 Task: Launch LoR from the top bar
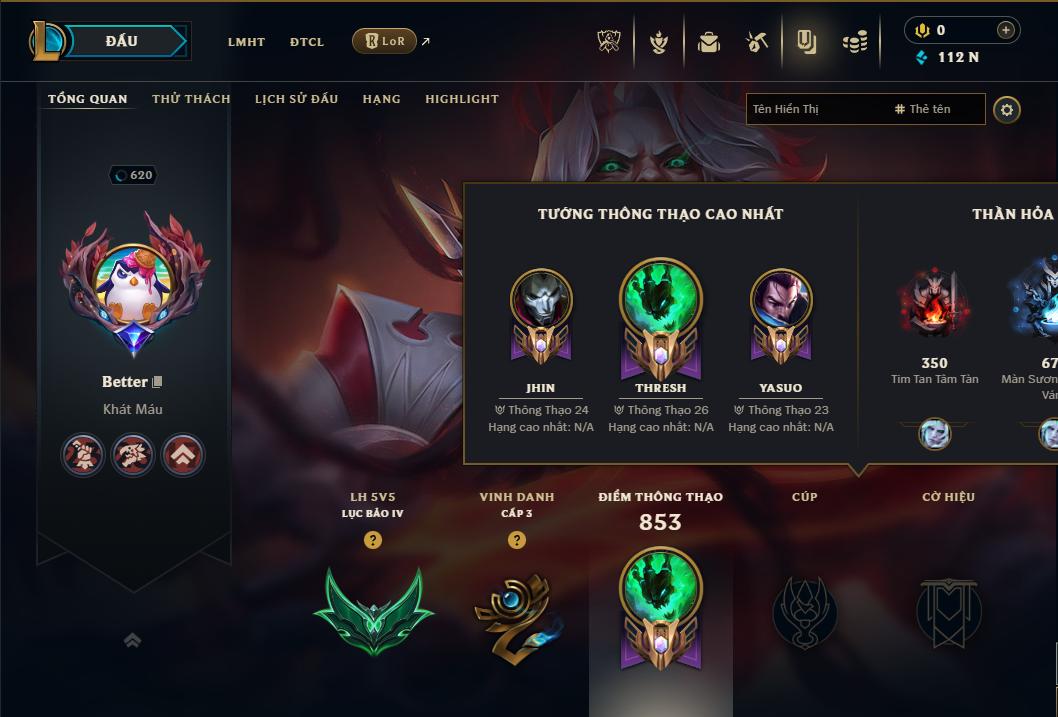(x=385, y=41)
